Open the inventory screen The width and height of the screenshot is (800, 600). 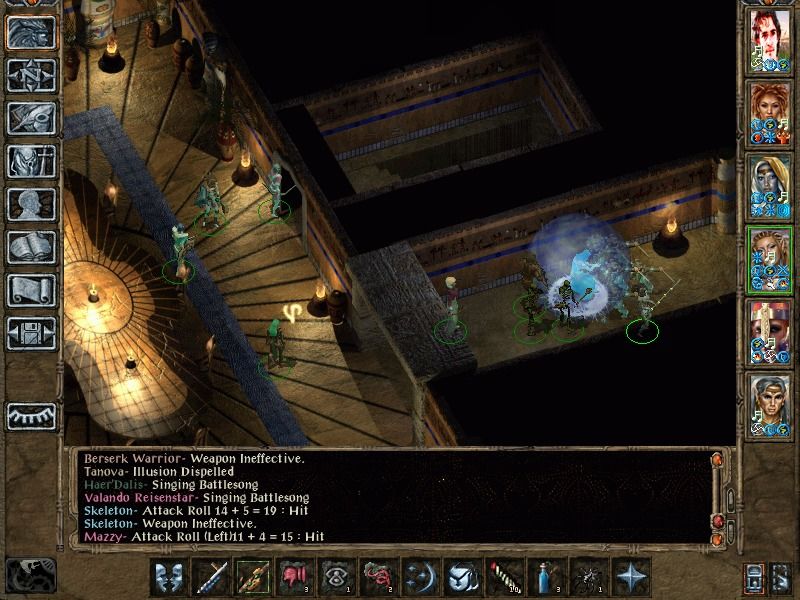pyautogui.click(x=31, y=161)
